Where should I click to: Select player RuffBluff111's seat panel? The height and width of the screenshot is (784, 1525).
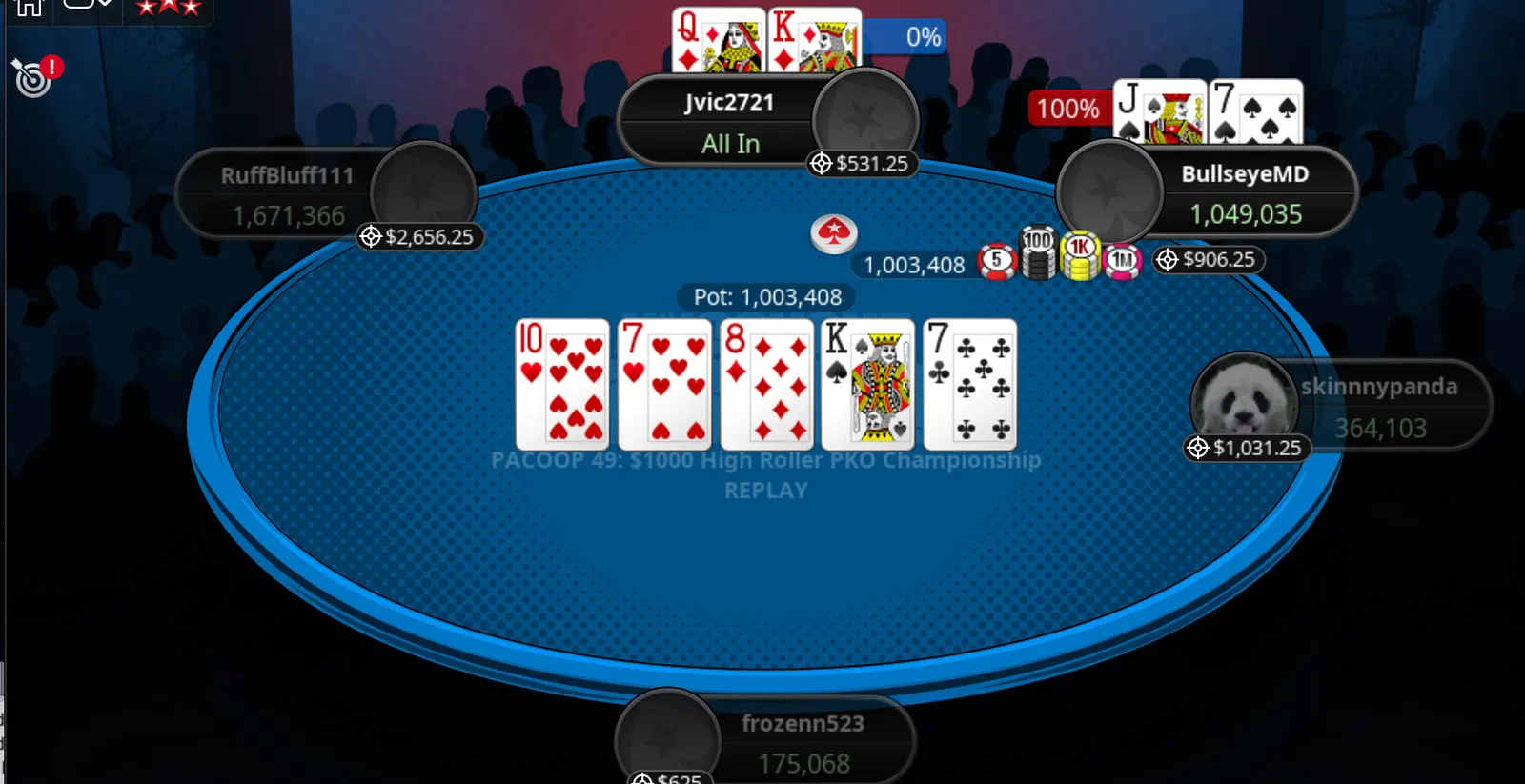[x=288, y=195]
